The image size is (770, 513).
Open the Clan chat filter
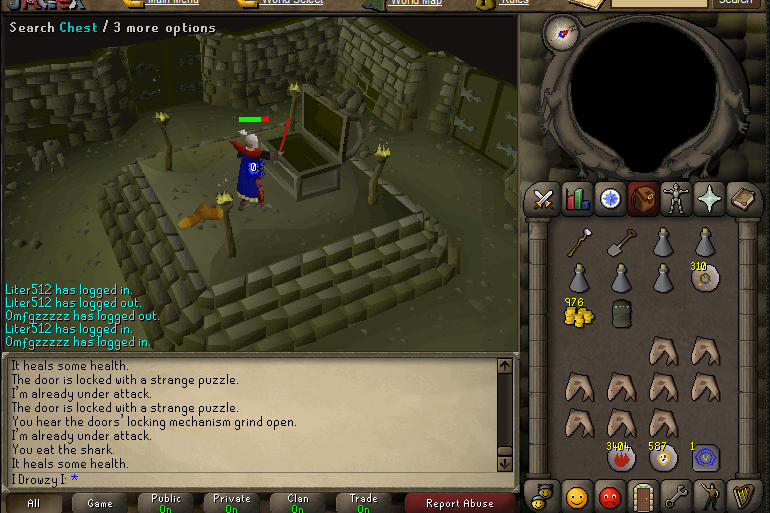(x=297, y=503)
